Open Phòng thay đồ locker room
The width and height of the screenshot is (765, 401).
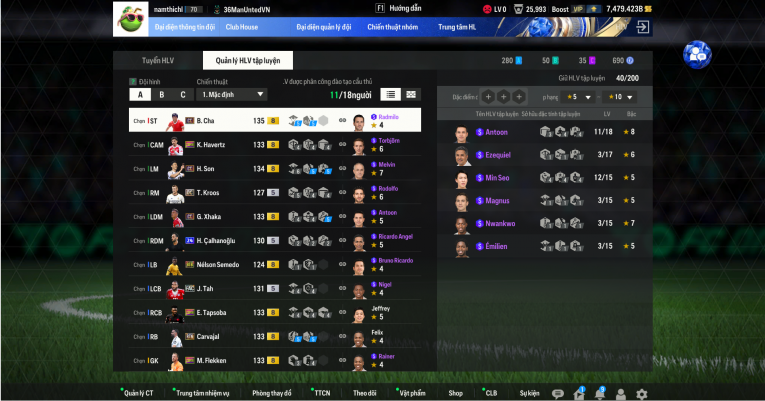click(271, 393)
